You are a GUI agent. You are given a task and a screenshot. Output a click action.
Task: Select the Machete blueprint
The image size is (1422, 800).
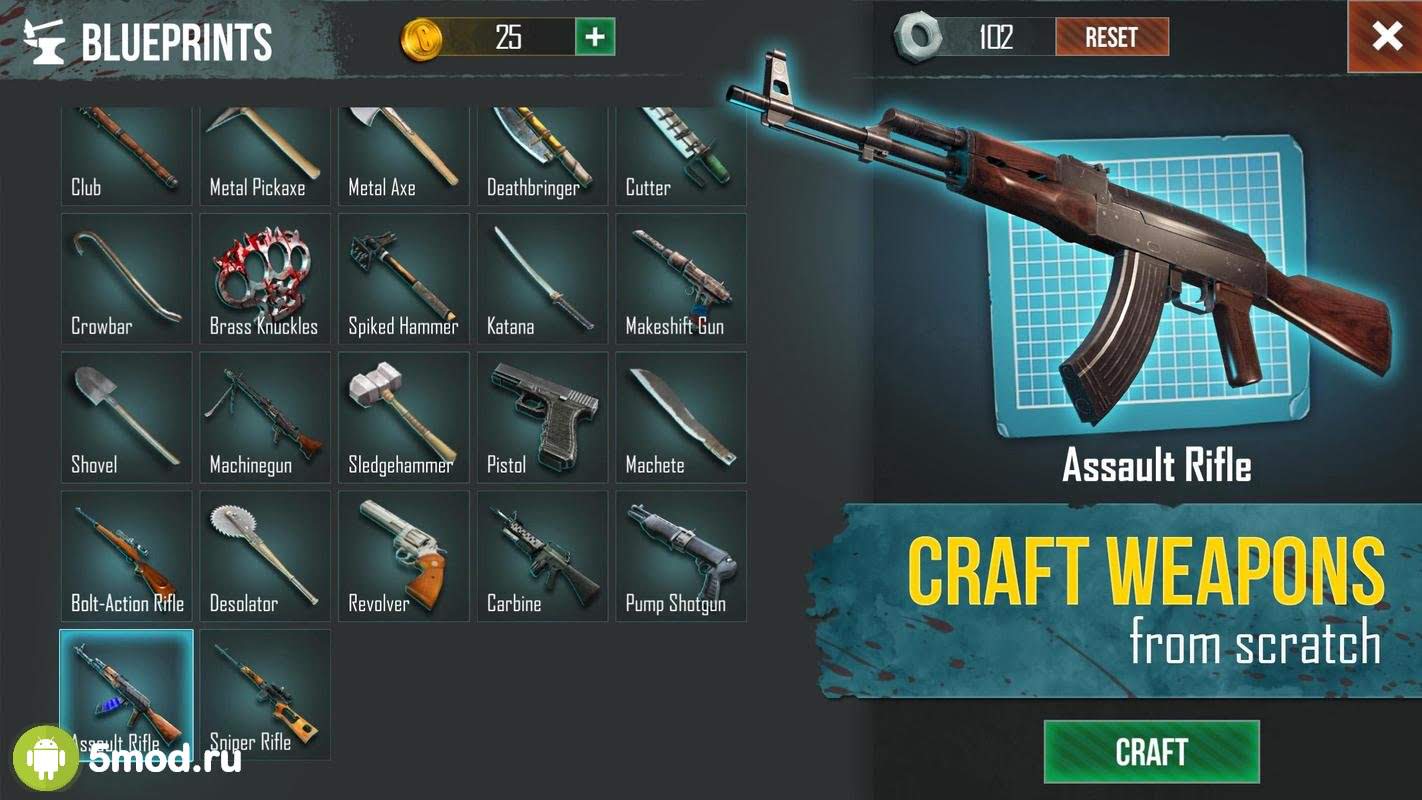tap(681, 417)
